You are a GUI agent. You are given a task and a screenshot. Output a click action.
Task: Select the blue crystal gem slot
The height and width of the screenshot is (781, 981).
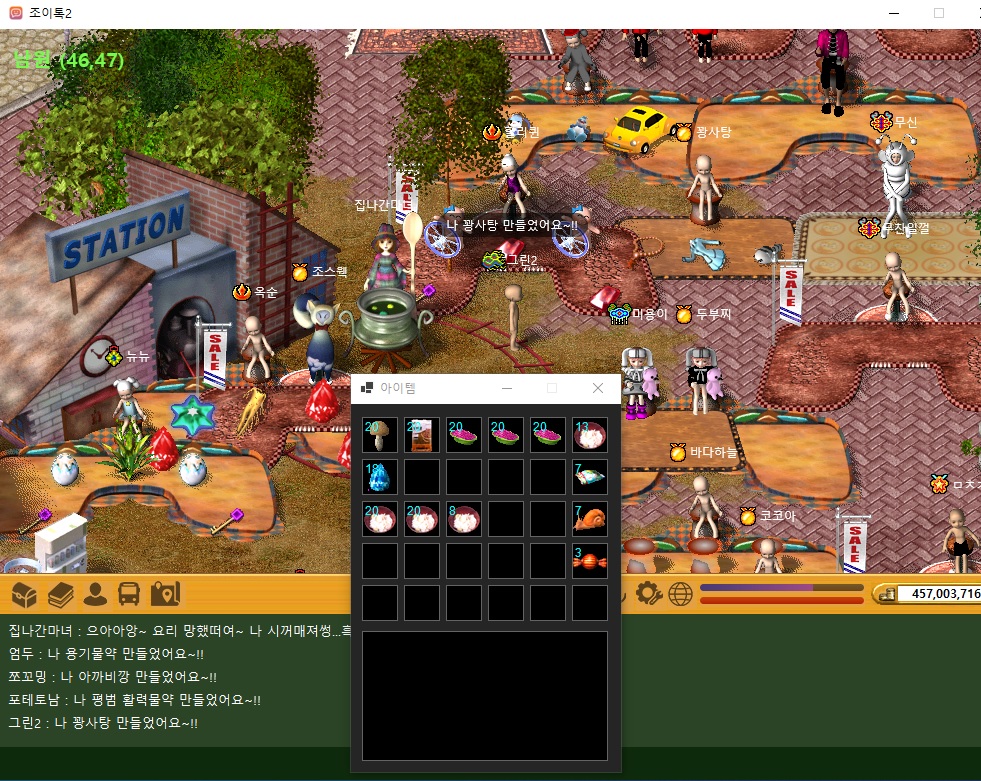coord(380,477)
